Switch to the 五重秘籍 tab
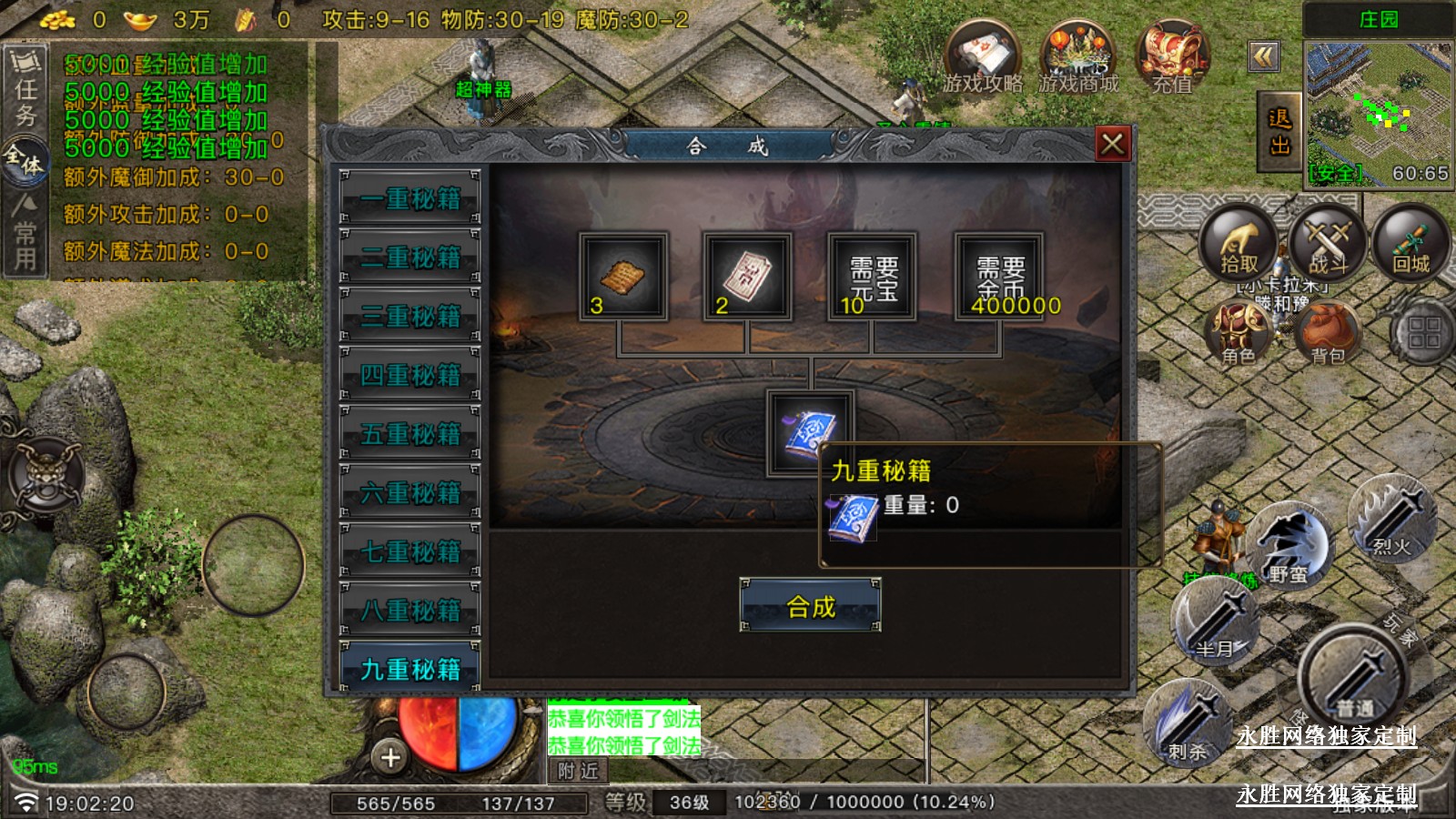 409,433
